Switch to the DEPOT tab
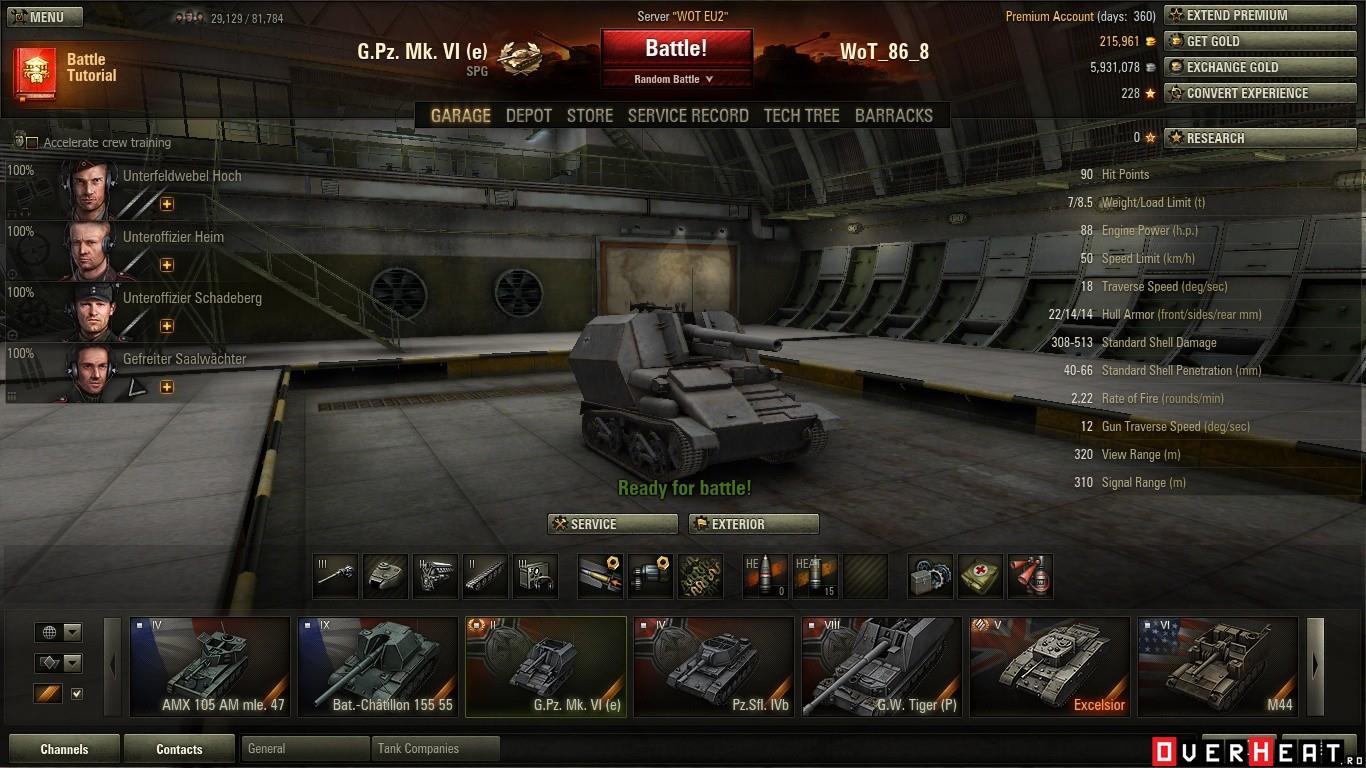The height and width of the screenshot is (768, 1366). [528, 116]
